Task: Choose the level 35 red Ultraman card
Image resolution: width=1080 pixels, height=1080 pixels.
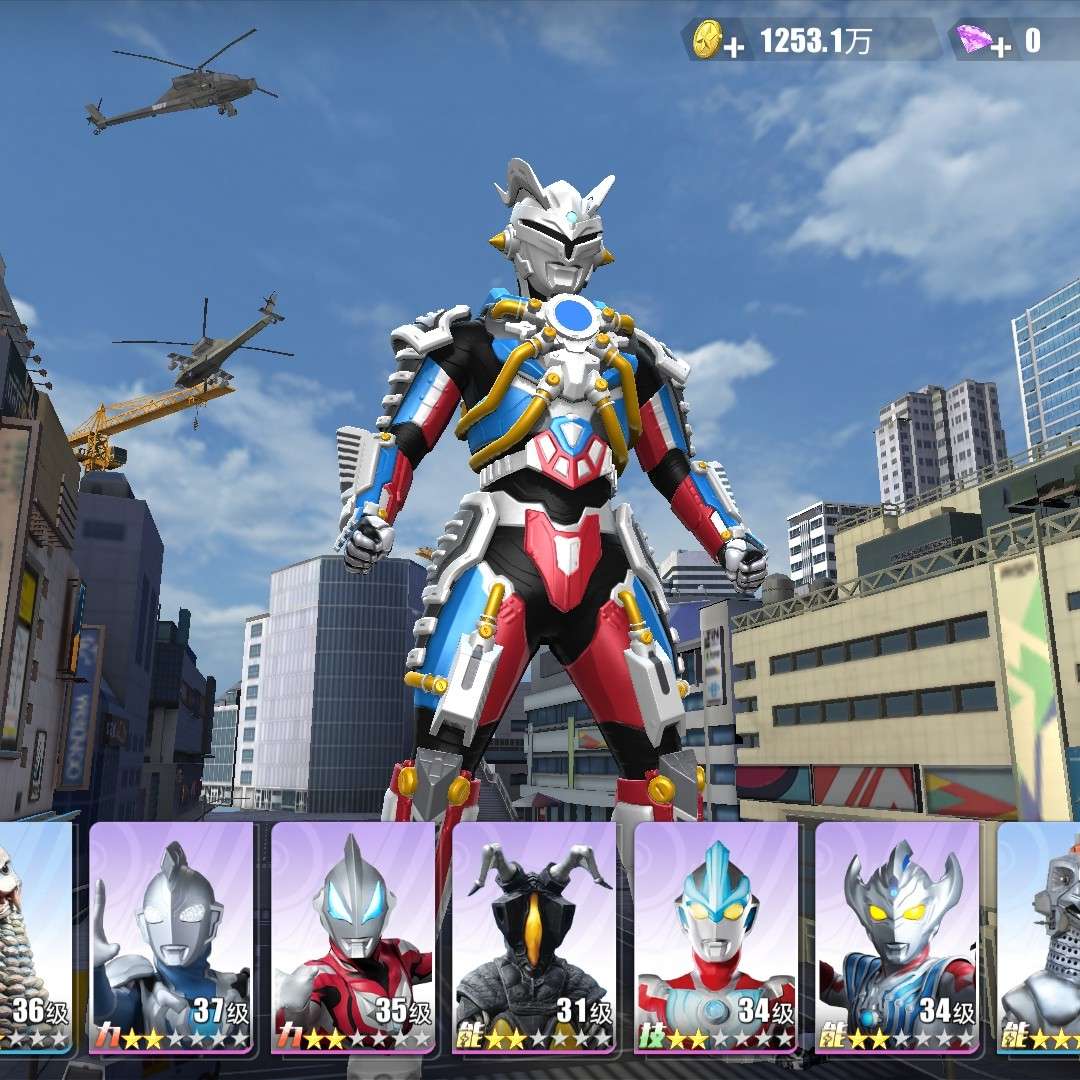Action: pos(352,937)
